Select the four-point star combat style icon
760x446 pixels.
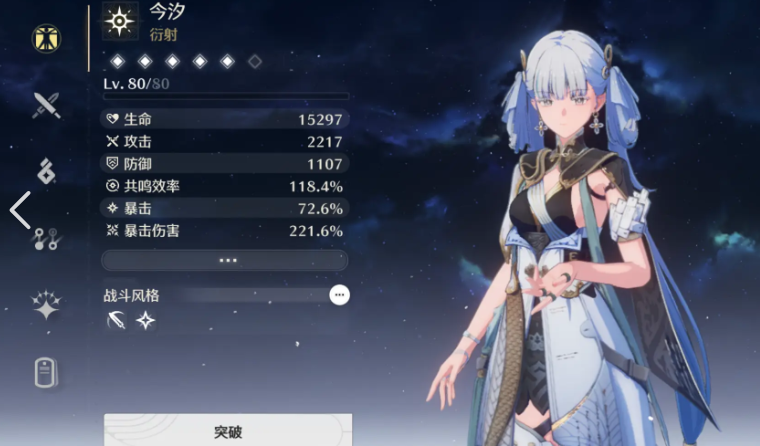[146, 320]
